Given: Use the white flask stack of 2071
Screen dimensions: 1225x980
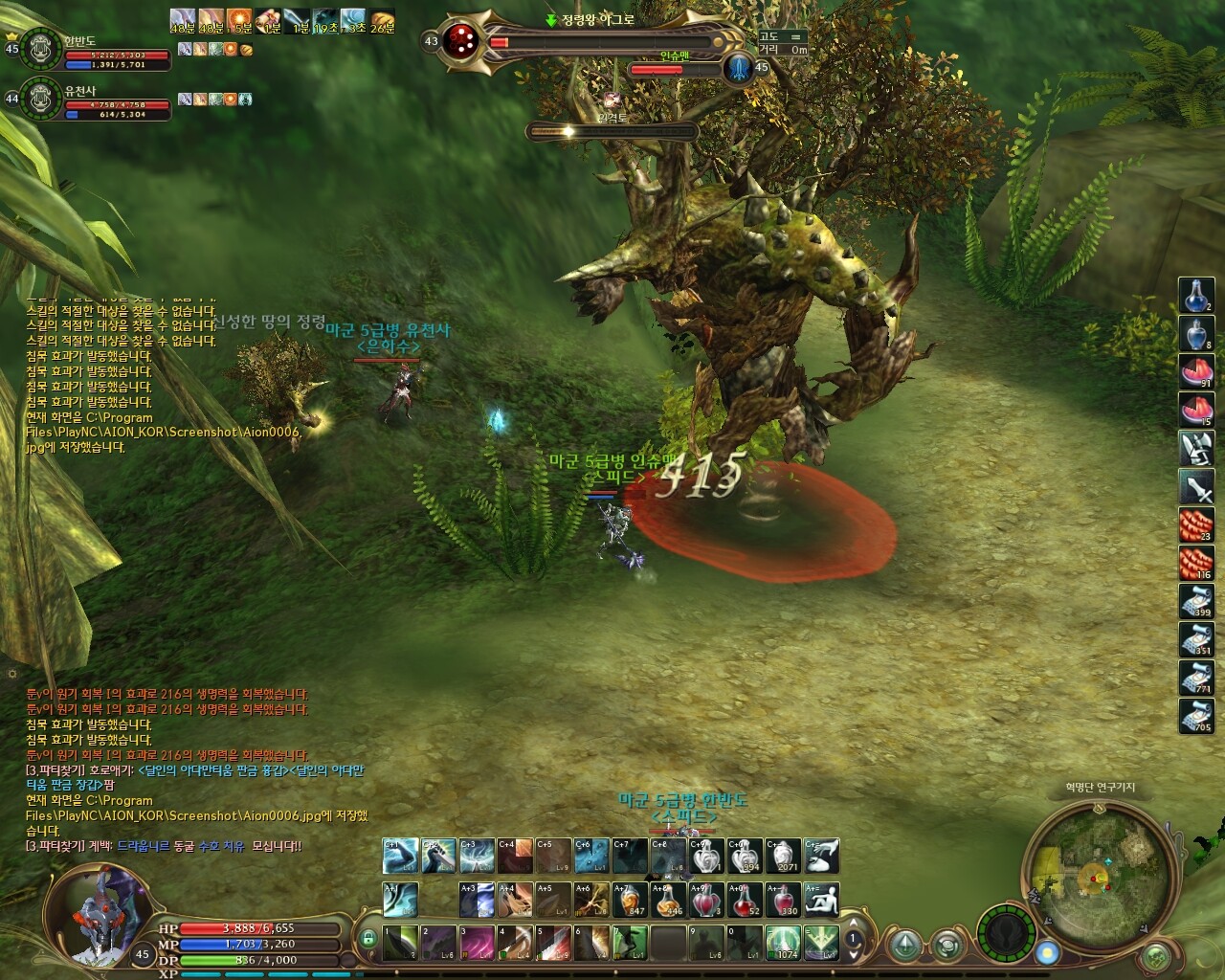Looking at the screenshot, I should click(x=784, y=857).
